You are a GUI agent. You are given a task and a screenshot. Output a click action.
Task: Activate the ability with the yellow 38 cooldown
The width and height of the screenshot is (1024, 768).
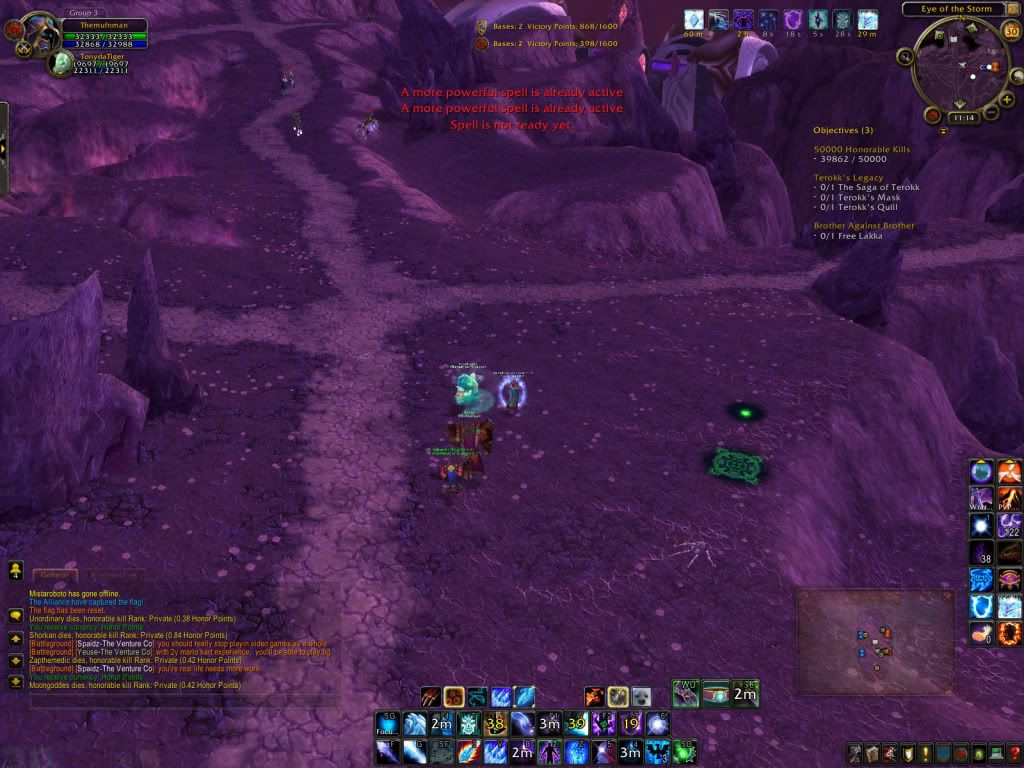tap(494, 724)
